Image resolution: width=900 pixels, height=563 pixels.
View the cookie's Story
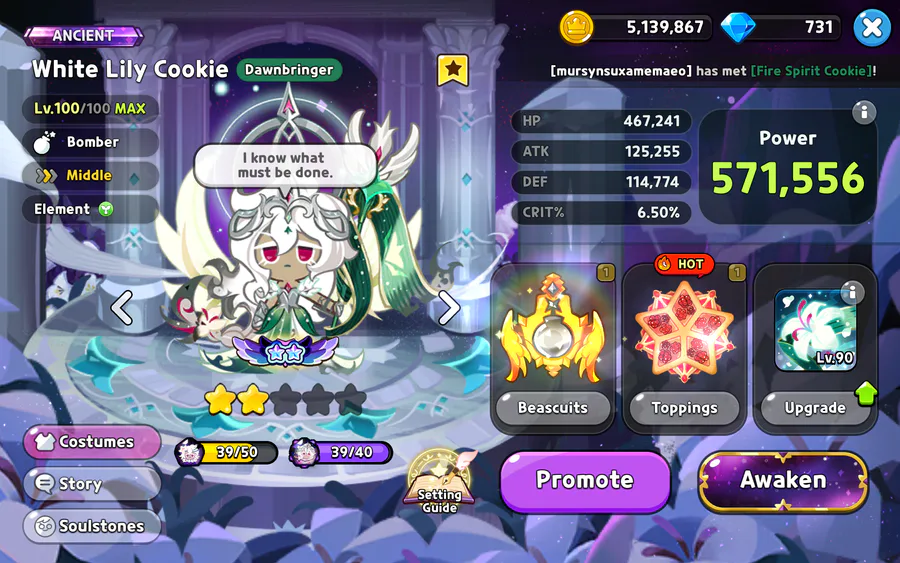(92, 484)
